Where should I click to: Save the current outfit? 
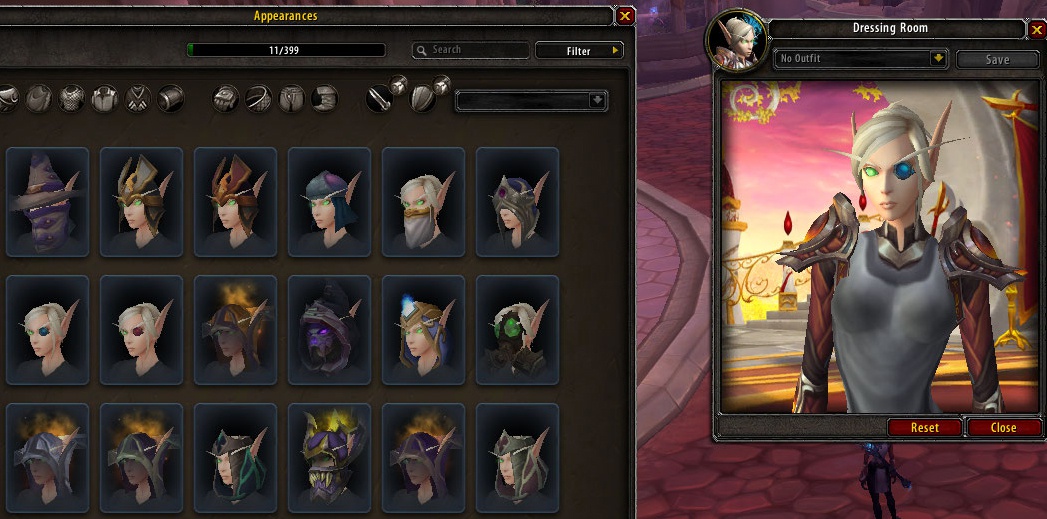click(997, 59)
